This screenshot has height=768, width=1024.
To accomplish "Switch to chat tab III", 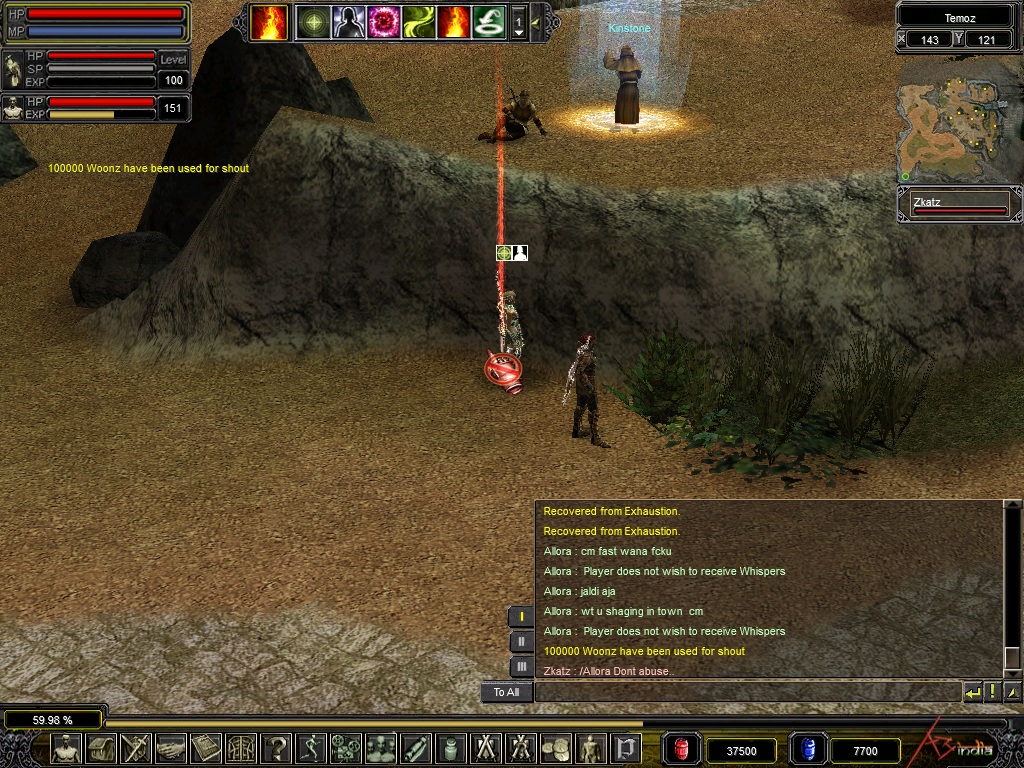I will tap(521, 666).
